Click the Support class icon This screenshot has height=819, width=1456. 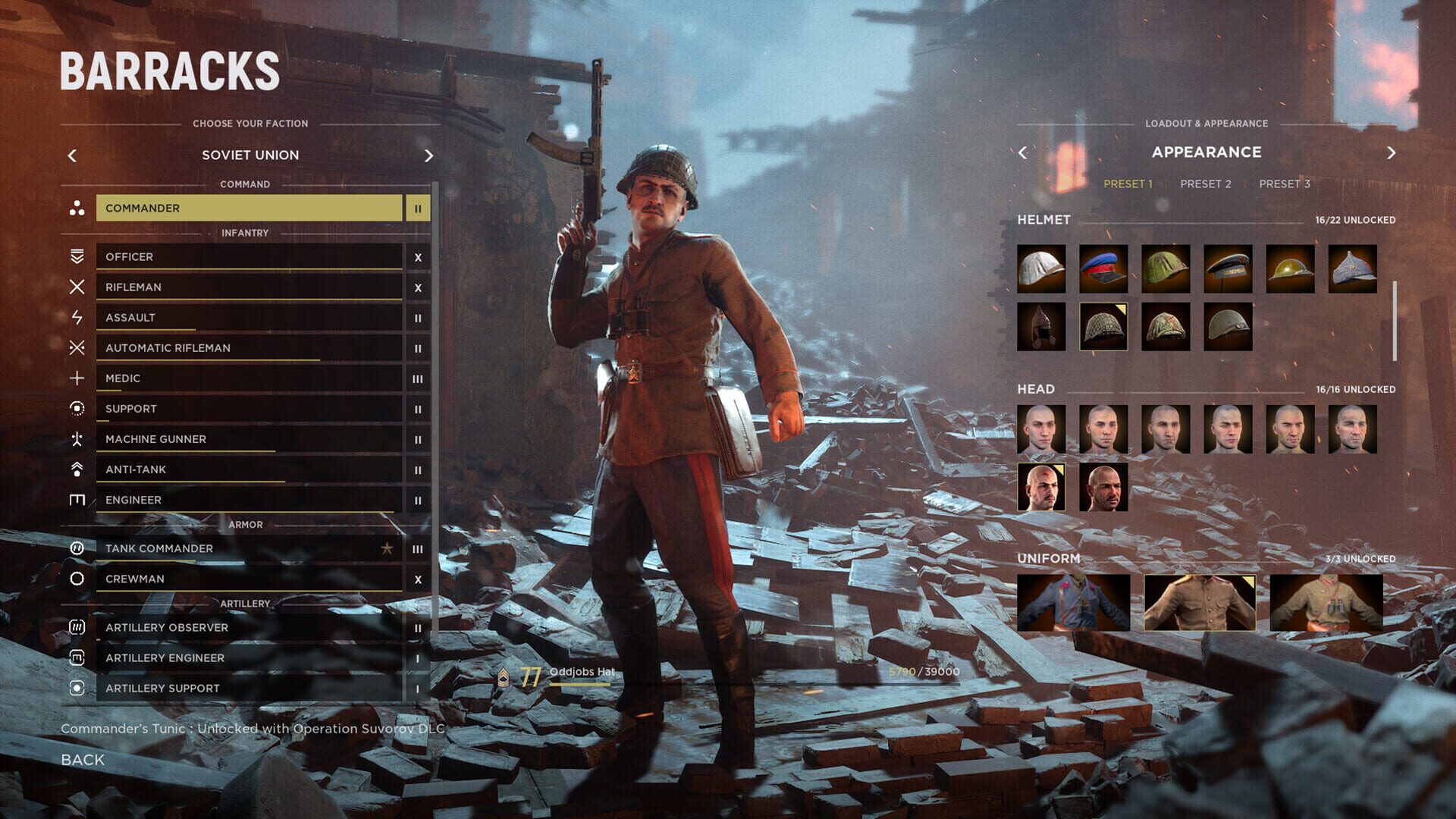tap(75, 408)
